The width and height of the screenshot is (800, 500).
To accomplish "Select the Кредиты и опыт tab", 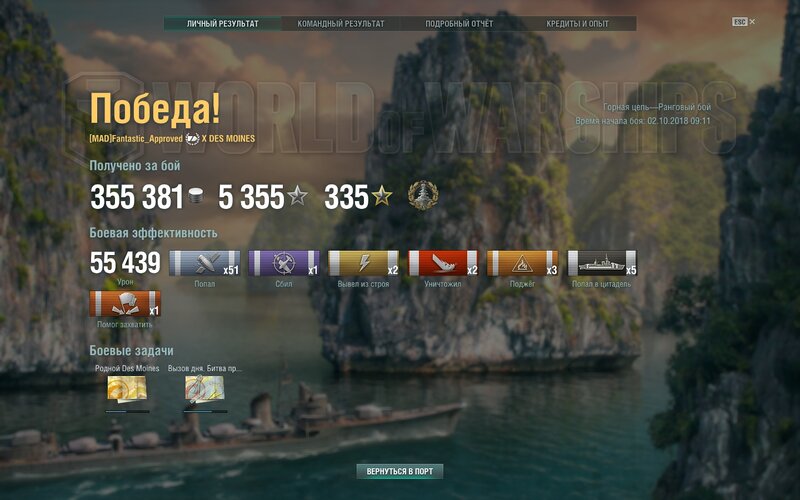I will (x=578, y=24).
